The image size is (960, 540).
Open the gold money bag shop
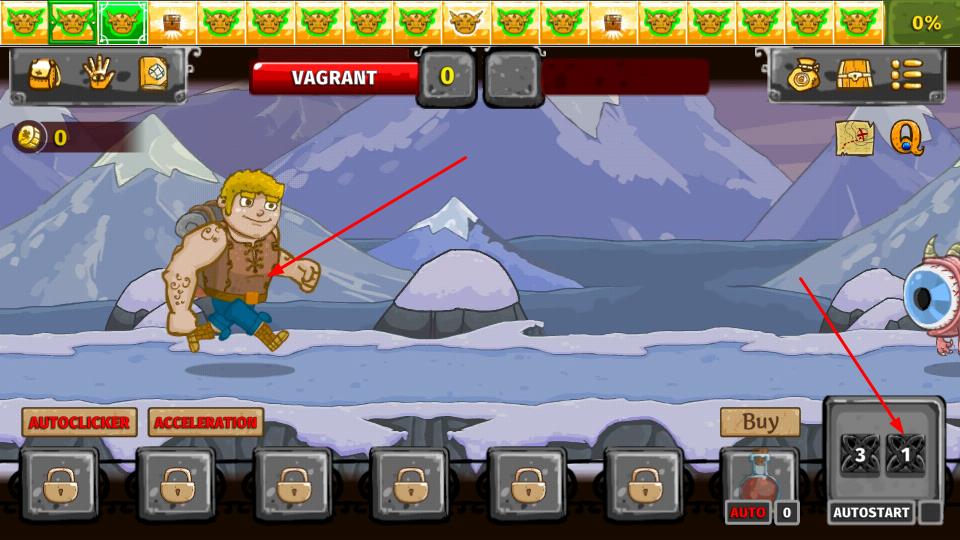click(x=803, y=75)
